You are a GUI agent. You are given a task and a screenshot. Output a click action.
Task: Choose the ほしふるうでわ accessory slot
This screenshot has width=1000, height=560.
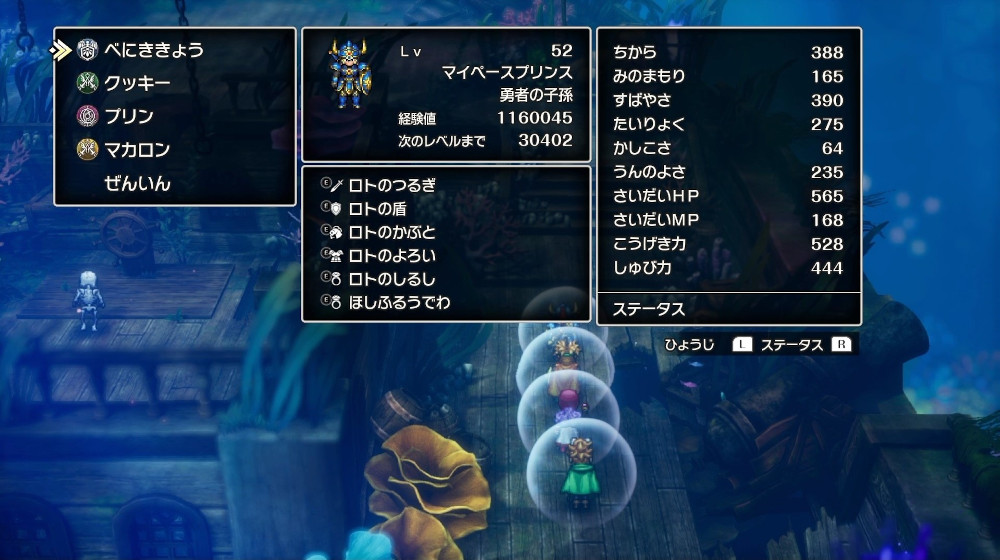[x=399, y=301]
